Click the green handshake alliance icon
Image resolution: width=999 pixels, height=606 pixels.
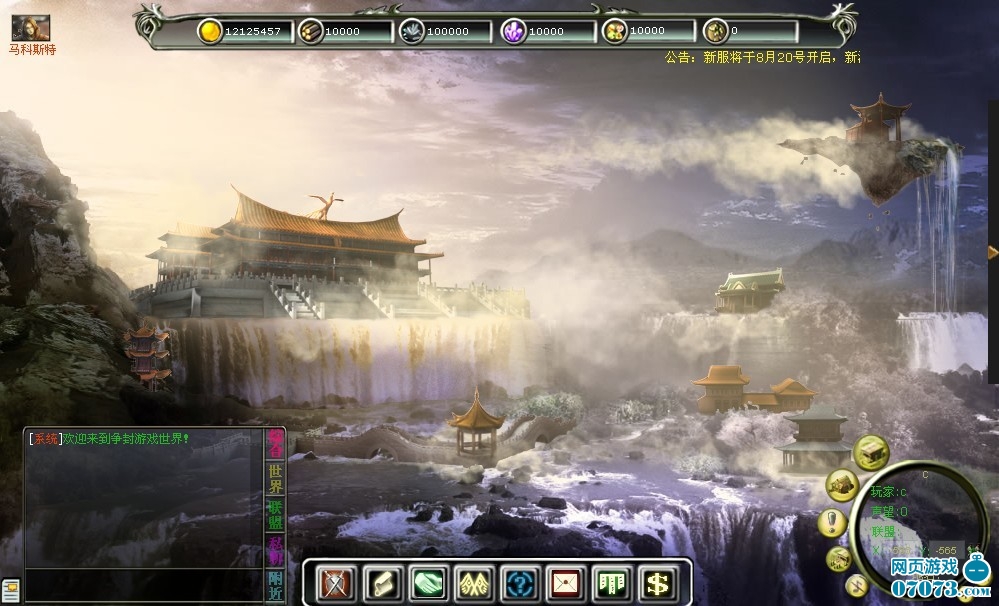[426, 583]
